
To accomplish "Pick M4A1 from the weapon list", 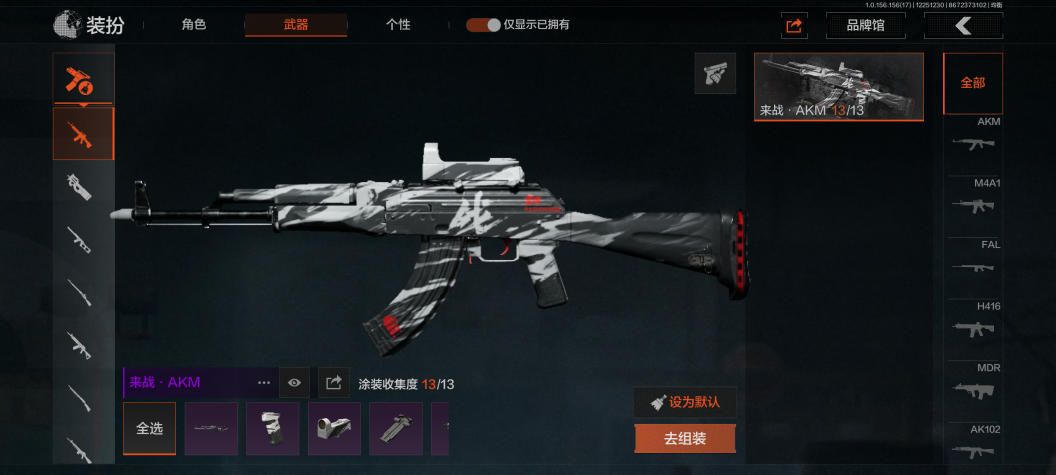I will (974, 199).
